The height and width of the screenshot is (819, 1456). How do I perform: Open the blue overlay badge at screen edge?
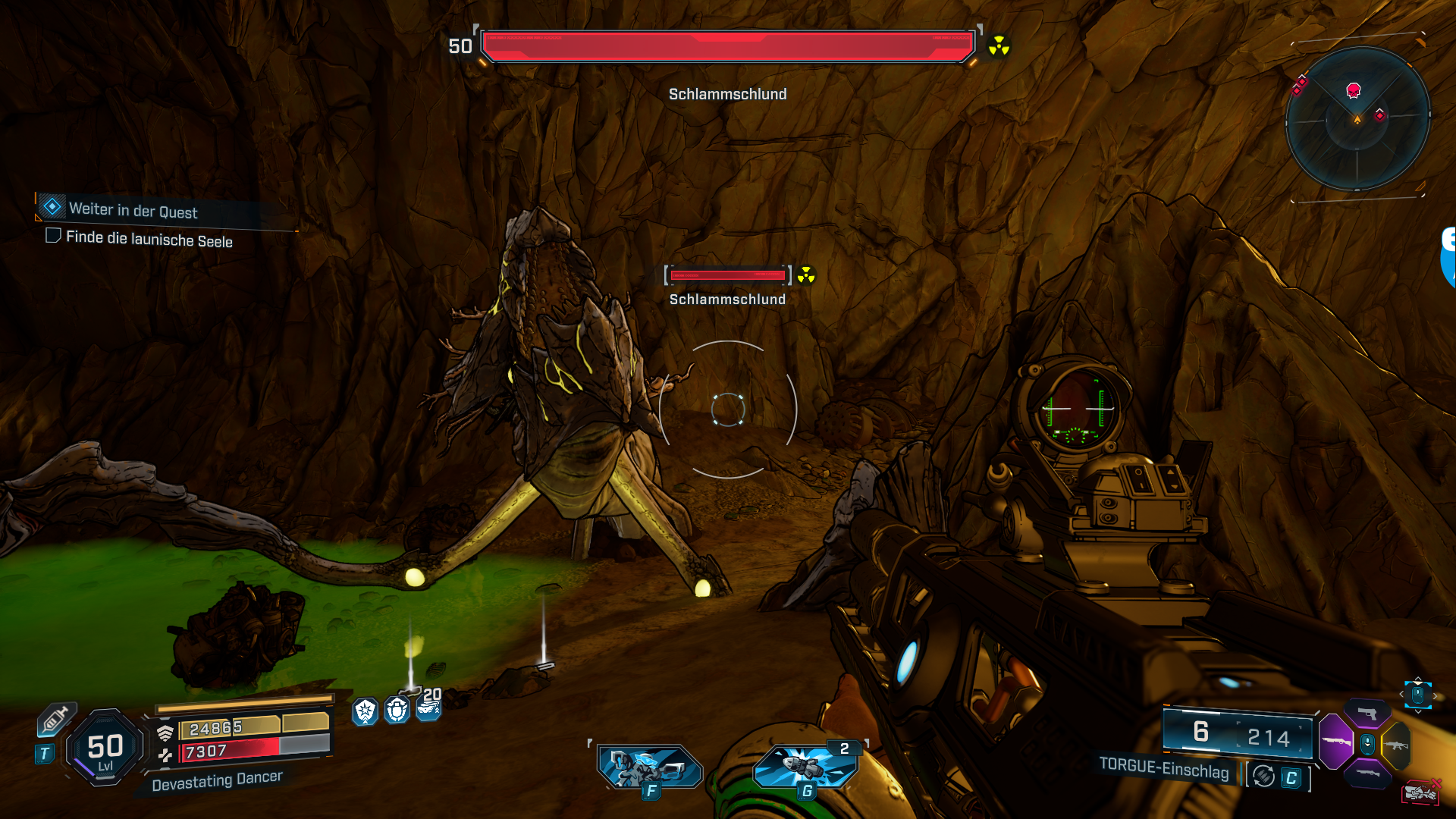click(1448, 258)
